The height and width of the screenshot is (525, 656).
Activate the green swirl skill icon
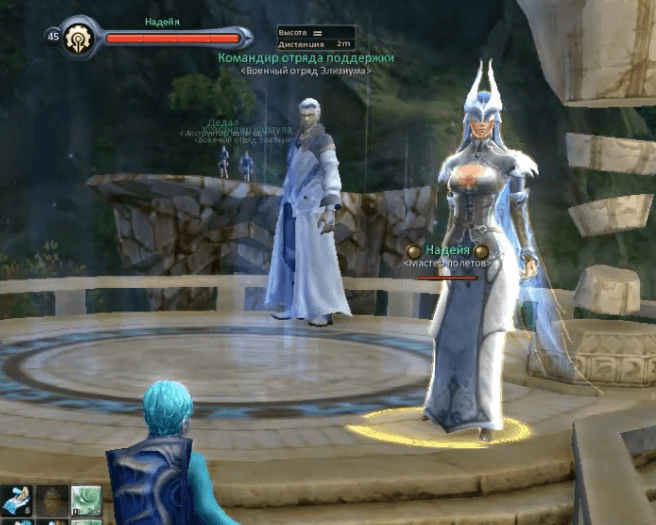[86, 502]
